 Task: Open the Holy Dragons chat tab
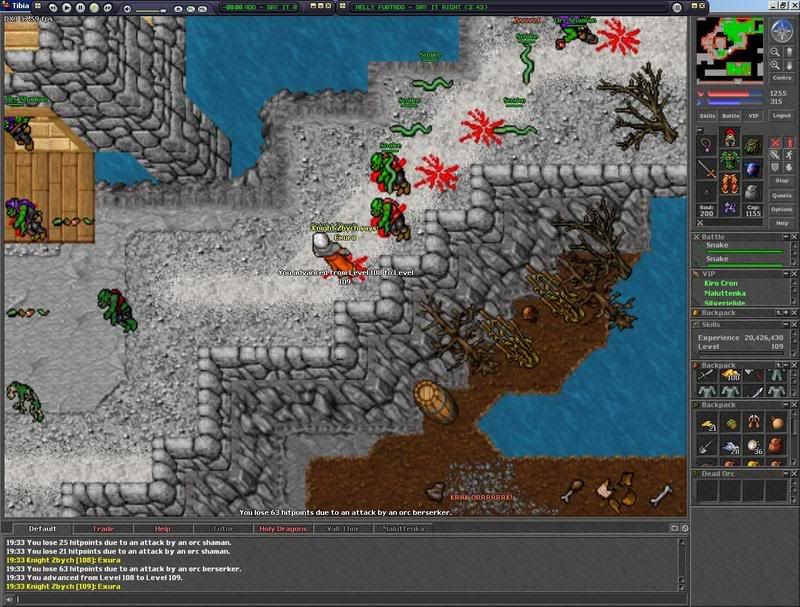(x=281, y=528)
